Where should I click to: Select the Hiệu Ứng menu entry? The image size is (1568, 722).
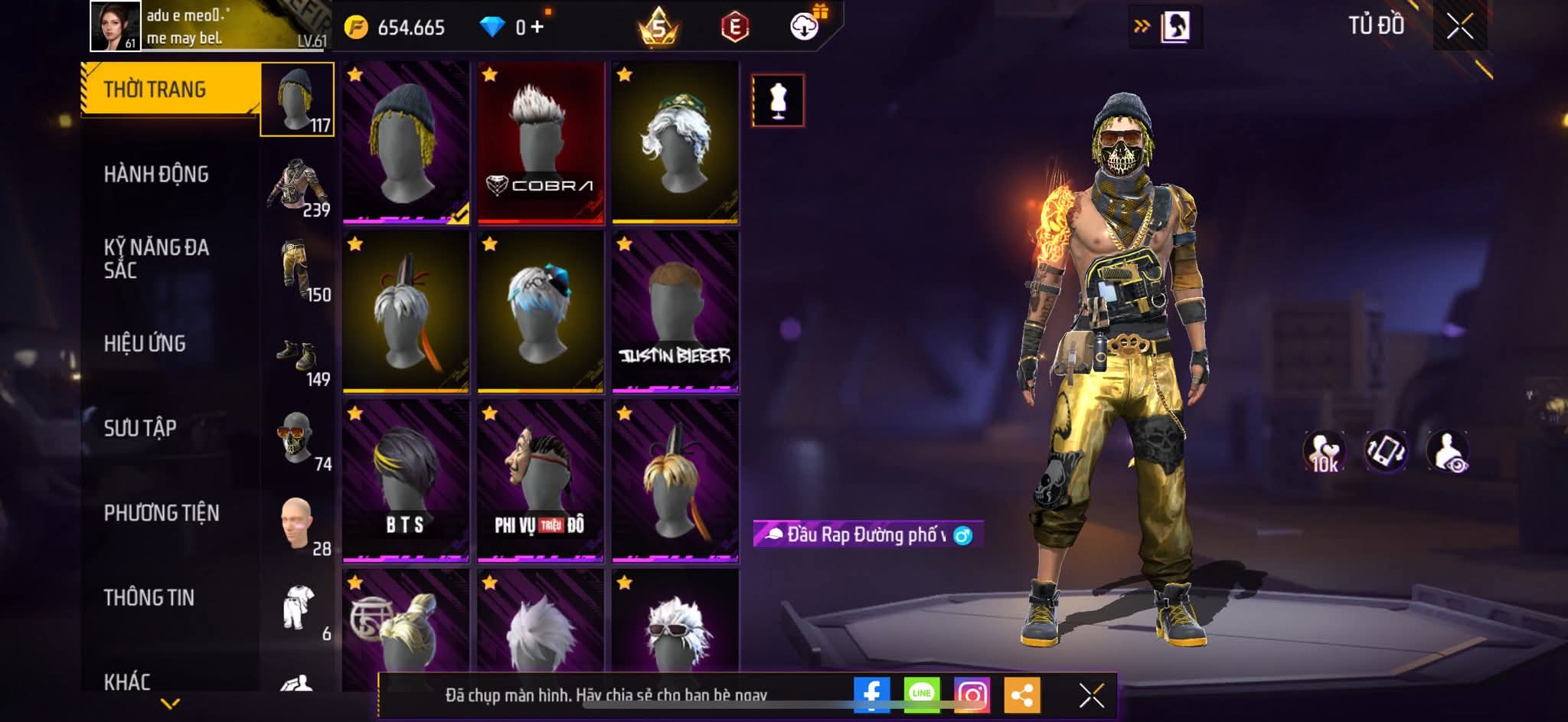click(x=145, y=344)
